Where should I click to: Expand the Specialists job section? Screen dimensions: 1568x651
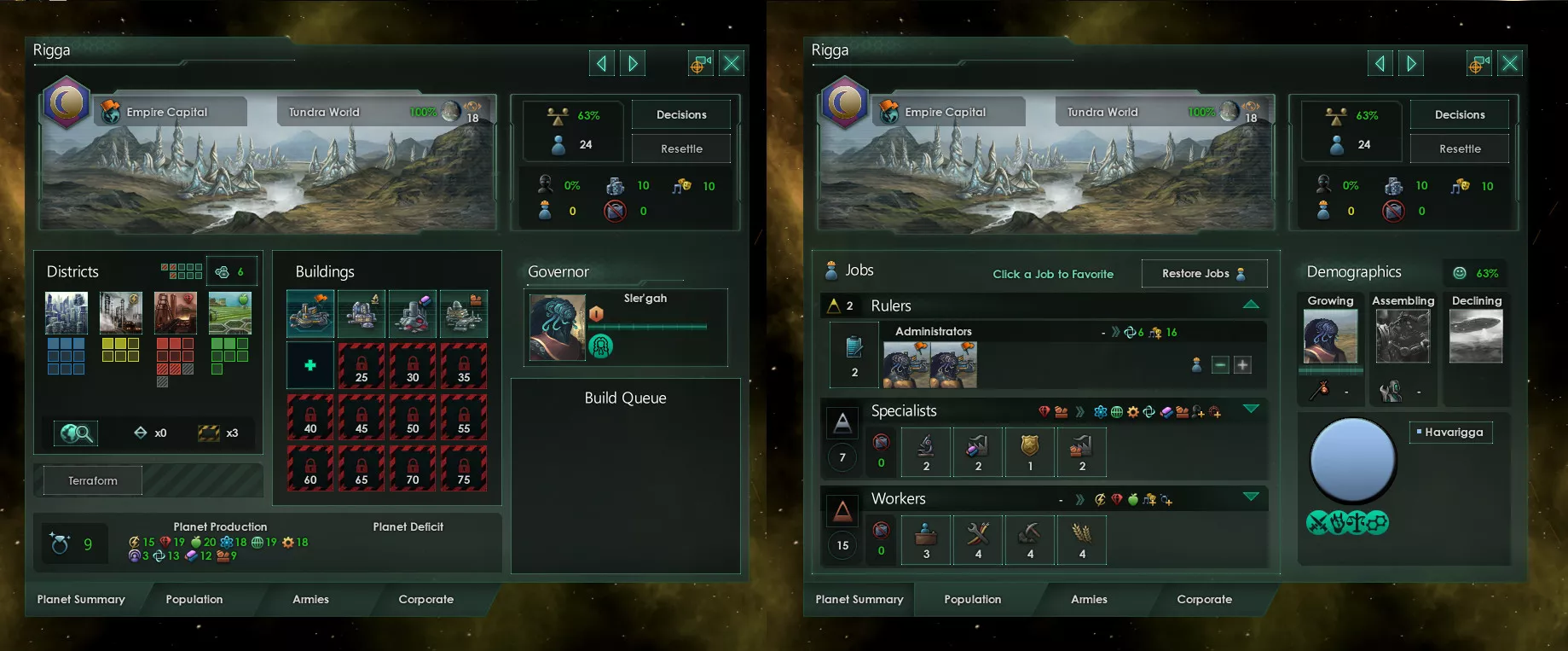1251,409
